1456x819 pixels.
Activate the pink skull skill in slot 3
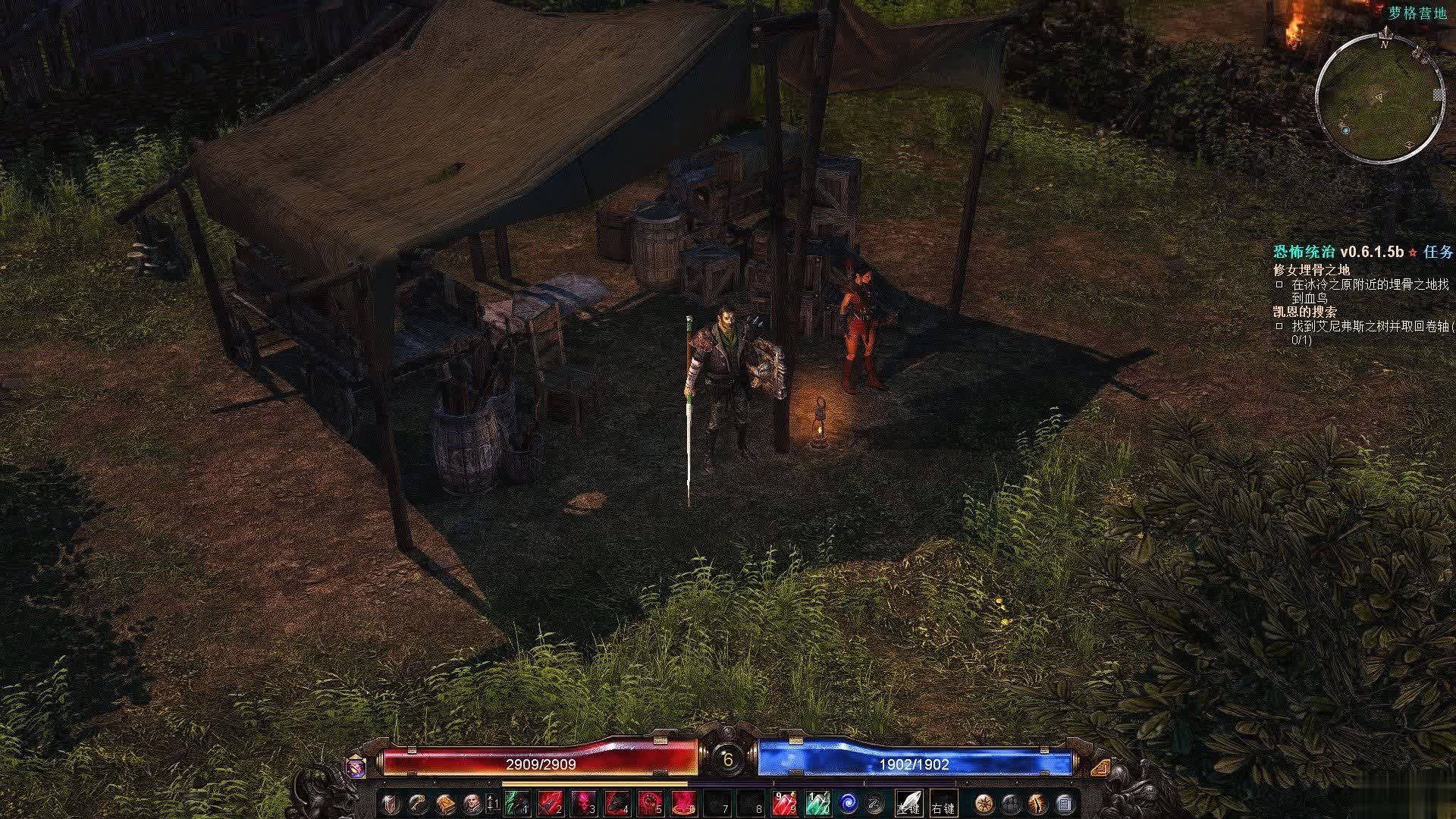click(x=584, y=803)
